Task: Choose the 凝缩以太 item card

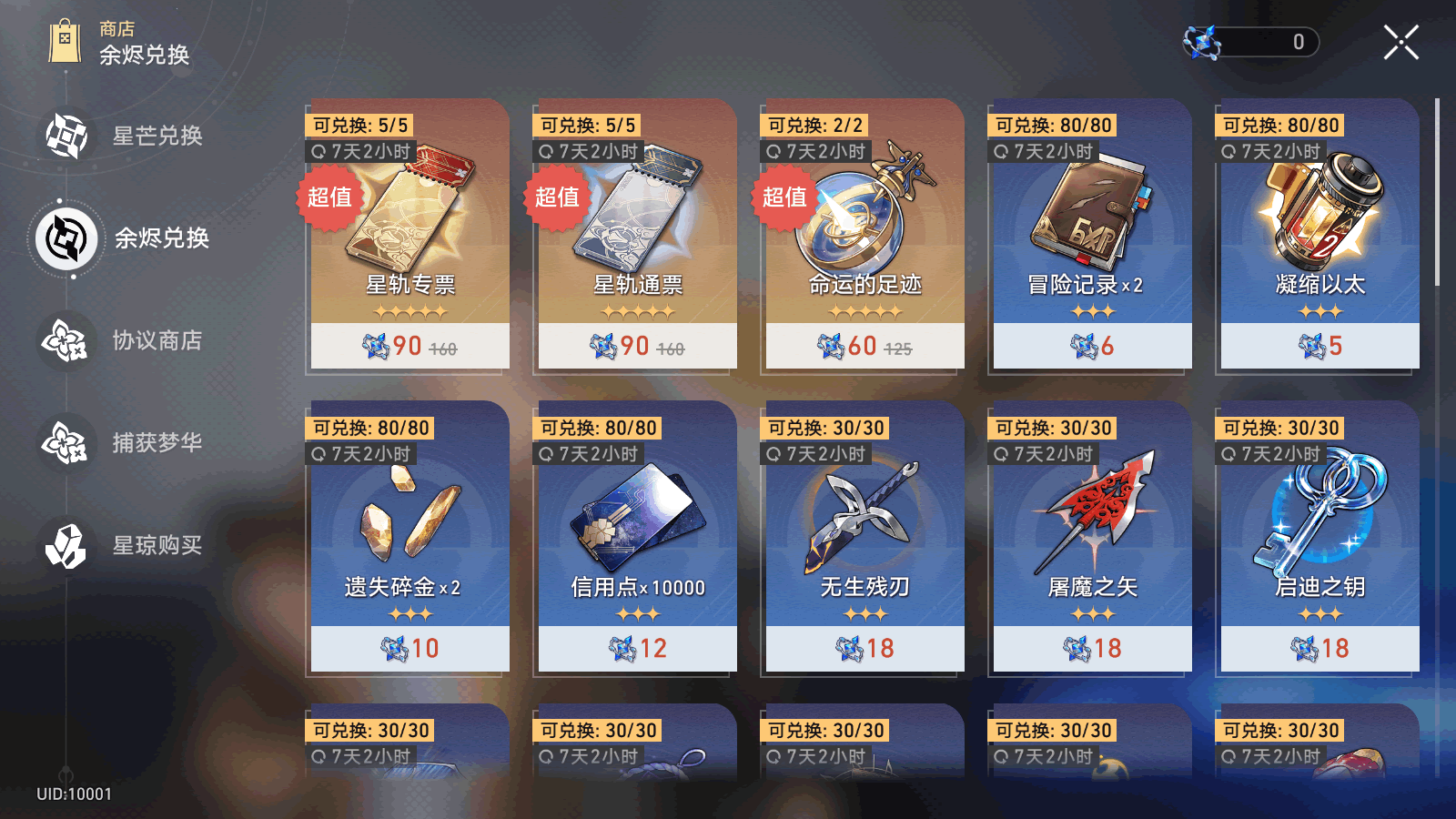Action: pos(1319,235)
